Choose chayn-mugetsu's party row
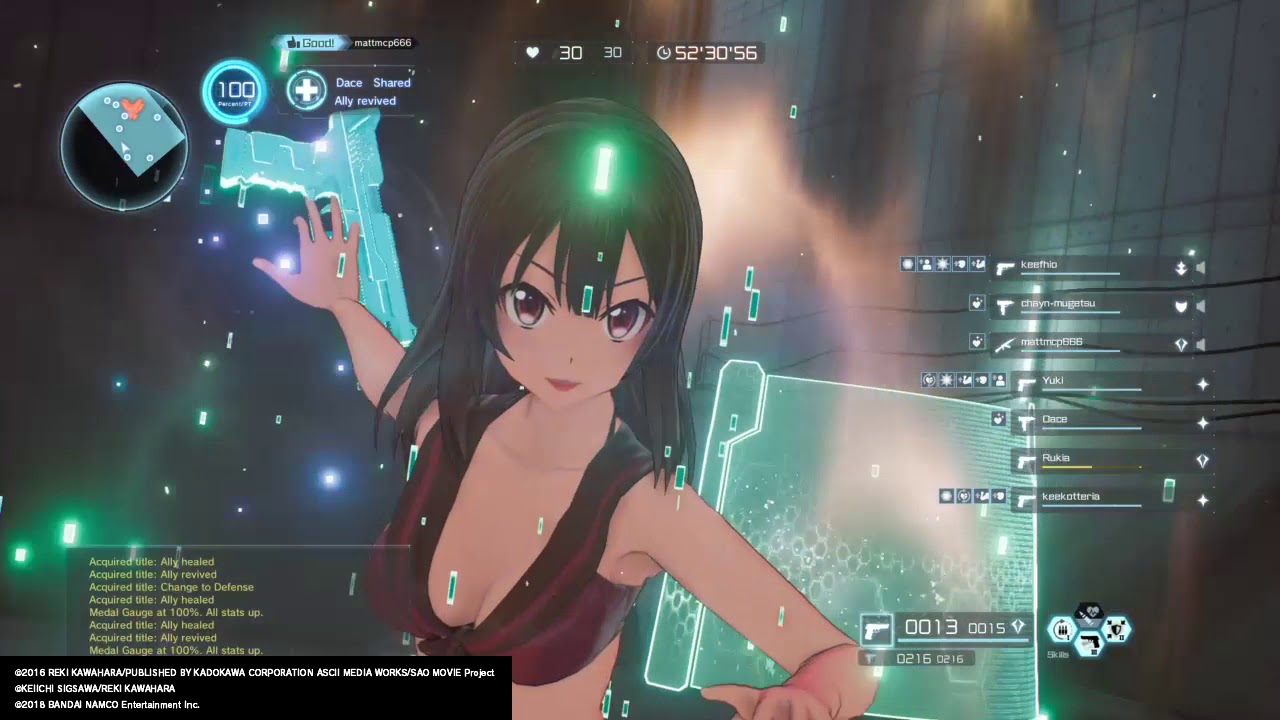The width and height of the screenshot is (1280, 720). [x=1069, y=305]
